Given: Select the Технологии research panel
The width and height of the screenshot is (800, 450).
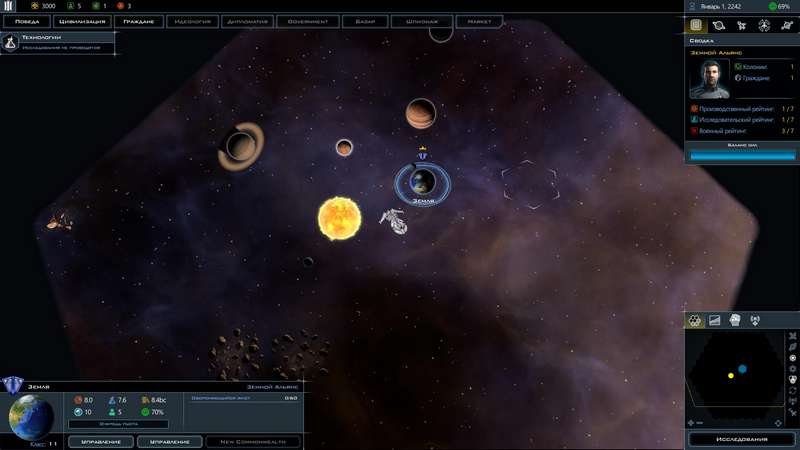Looking at the screenshot, I should [x=59, y=41].
